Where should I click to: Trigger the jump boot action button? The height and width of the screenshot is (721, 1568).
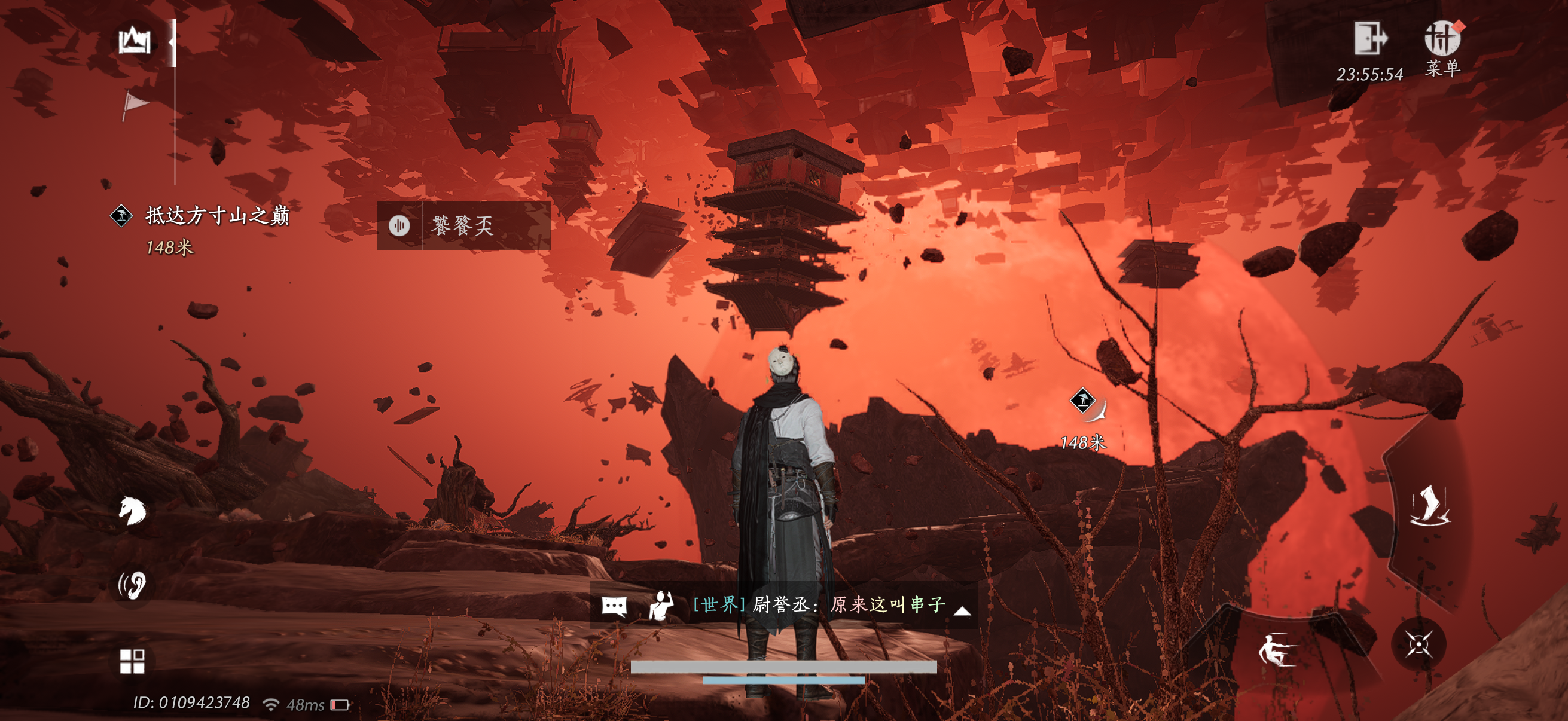tap(1429, 506)
